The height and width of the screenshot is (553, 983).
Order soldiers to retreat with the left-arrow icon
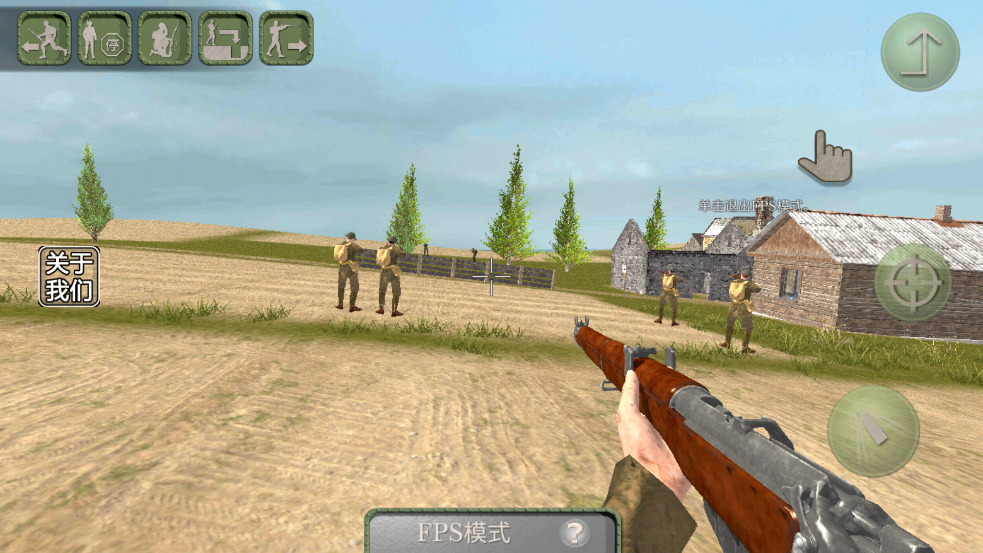point(44,38)
